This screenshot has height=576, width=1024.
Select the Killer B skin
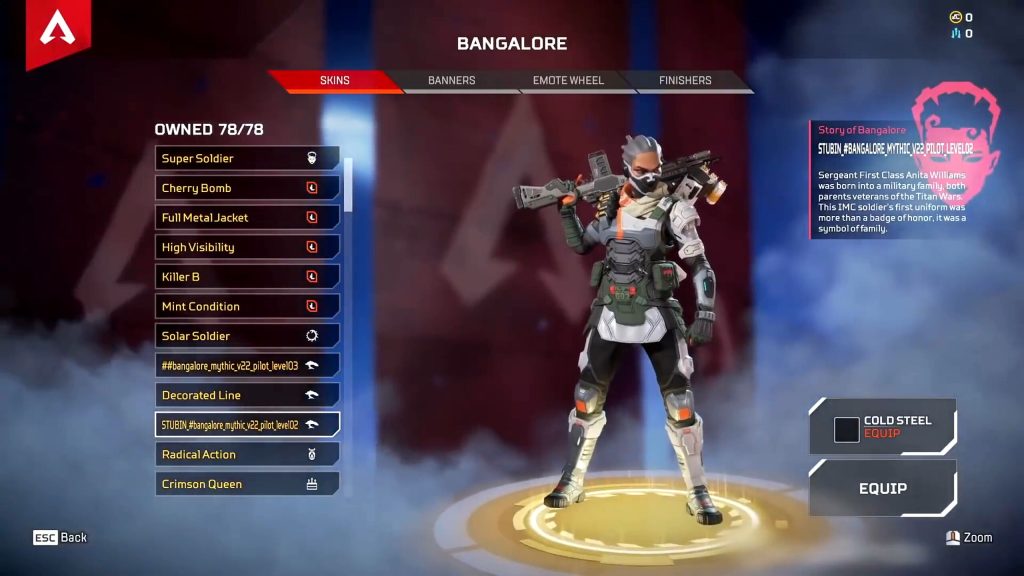click(247, 276)
